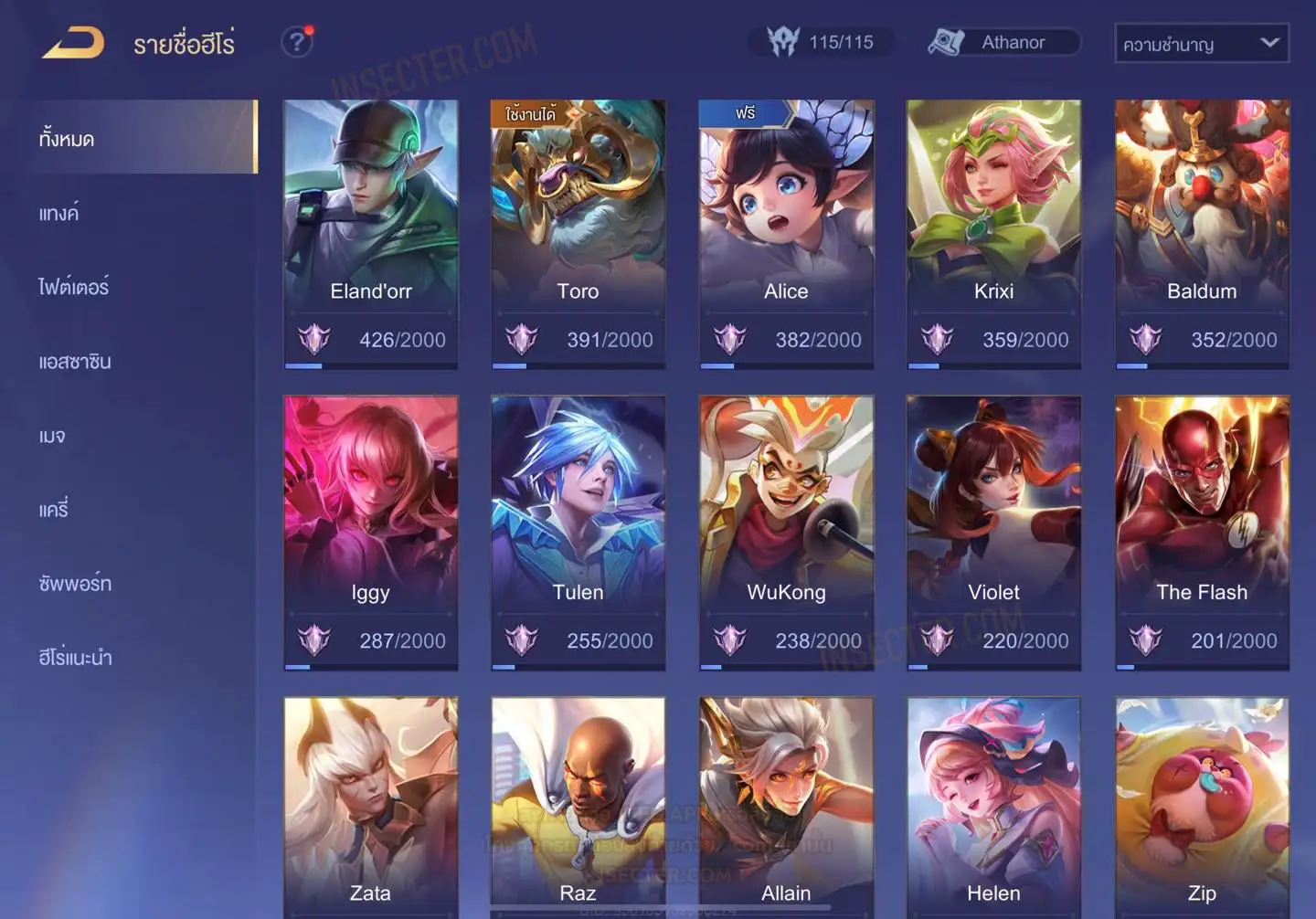1316x919 pixels.
Task: Open Alice's hero card
Action: pyautogui.click(x=786, y=233)
